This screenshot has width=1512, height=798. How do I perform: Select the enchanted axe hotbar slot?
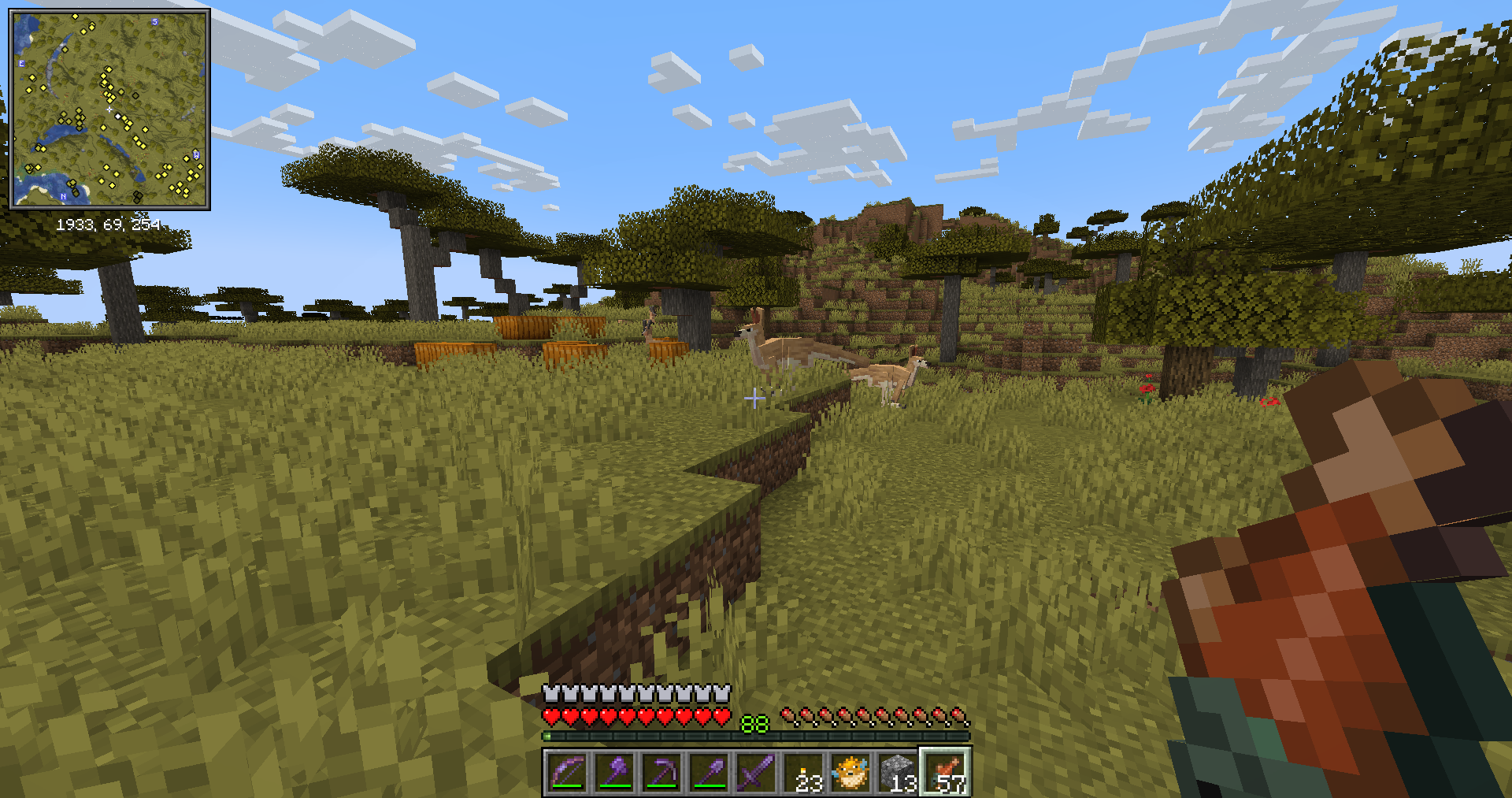point(614,772)
